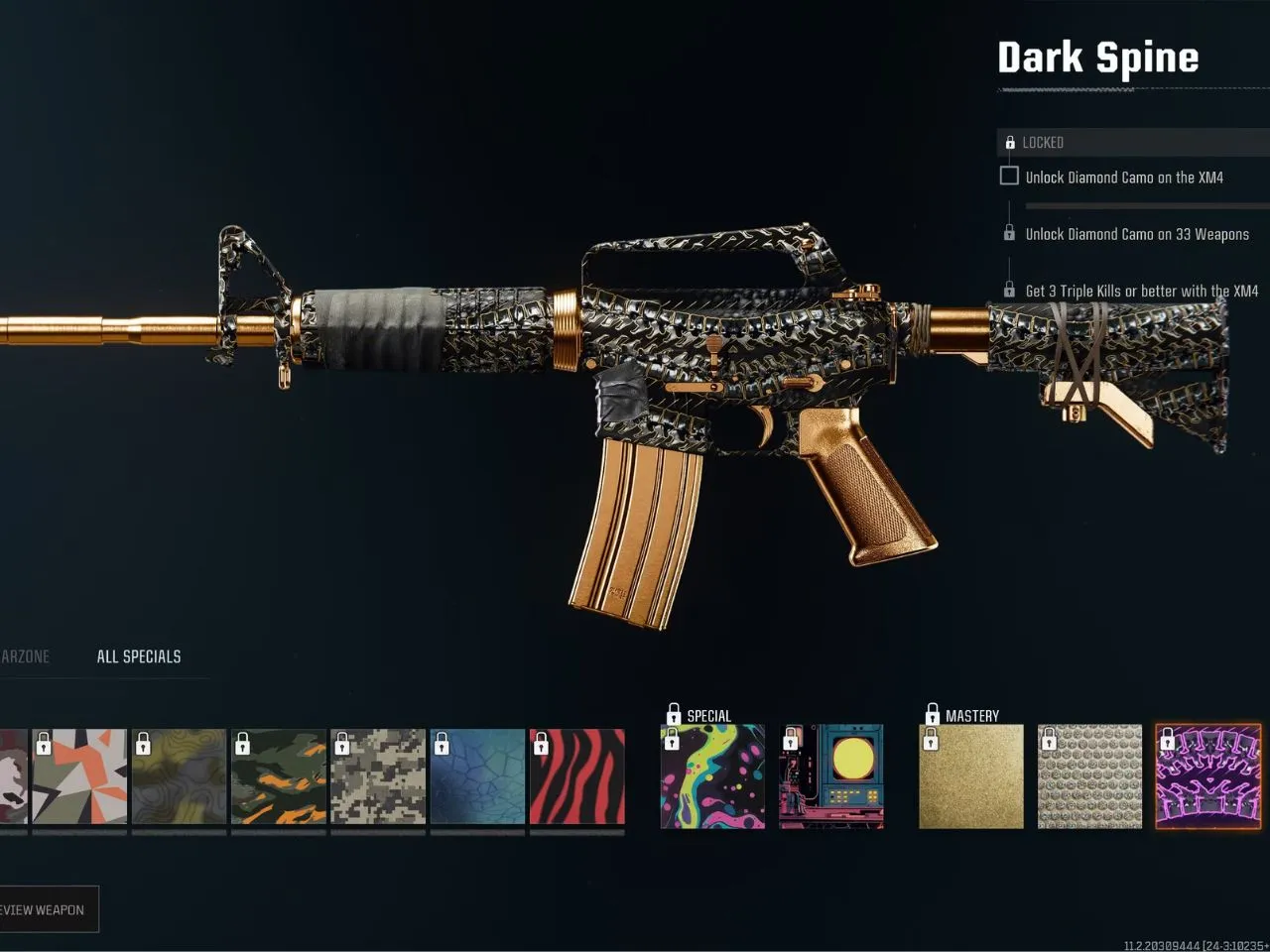Click the Preview Weapon button

pos(48,909)
